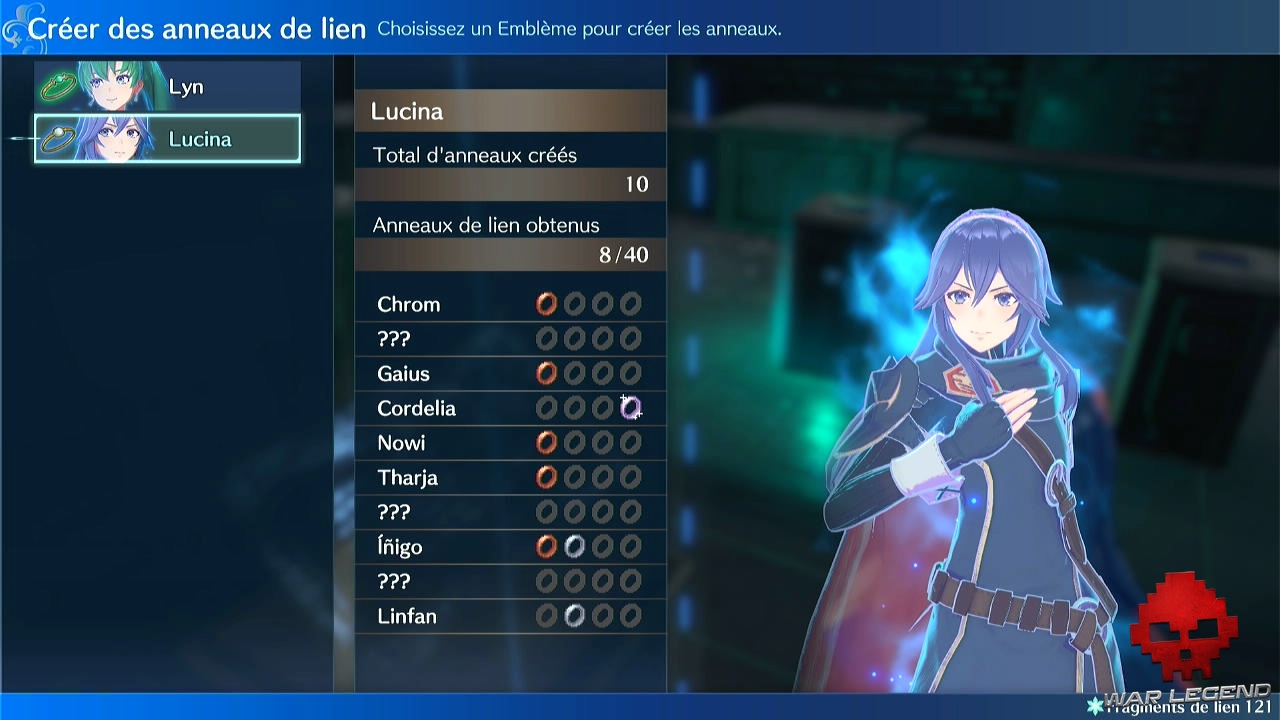Click Linfan's silver ring icon
This screenshot has height=720, width=1280.
[x=574, y=616]
